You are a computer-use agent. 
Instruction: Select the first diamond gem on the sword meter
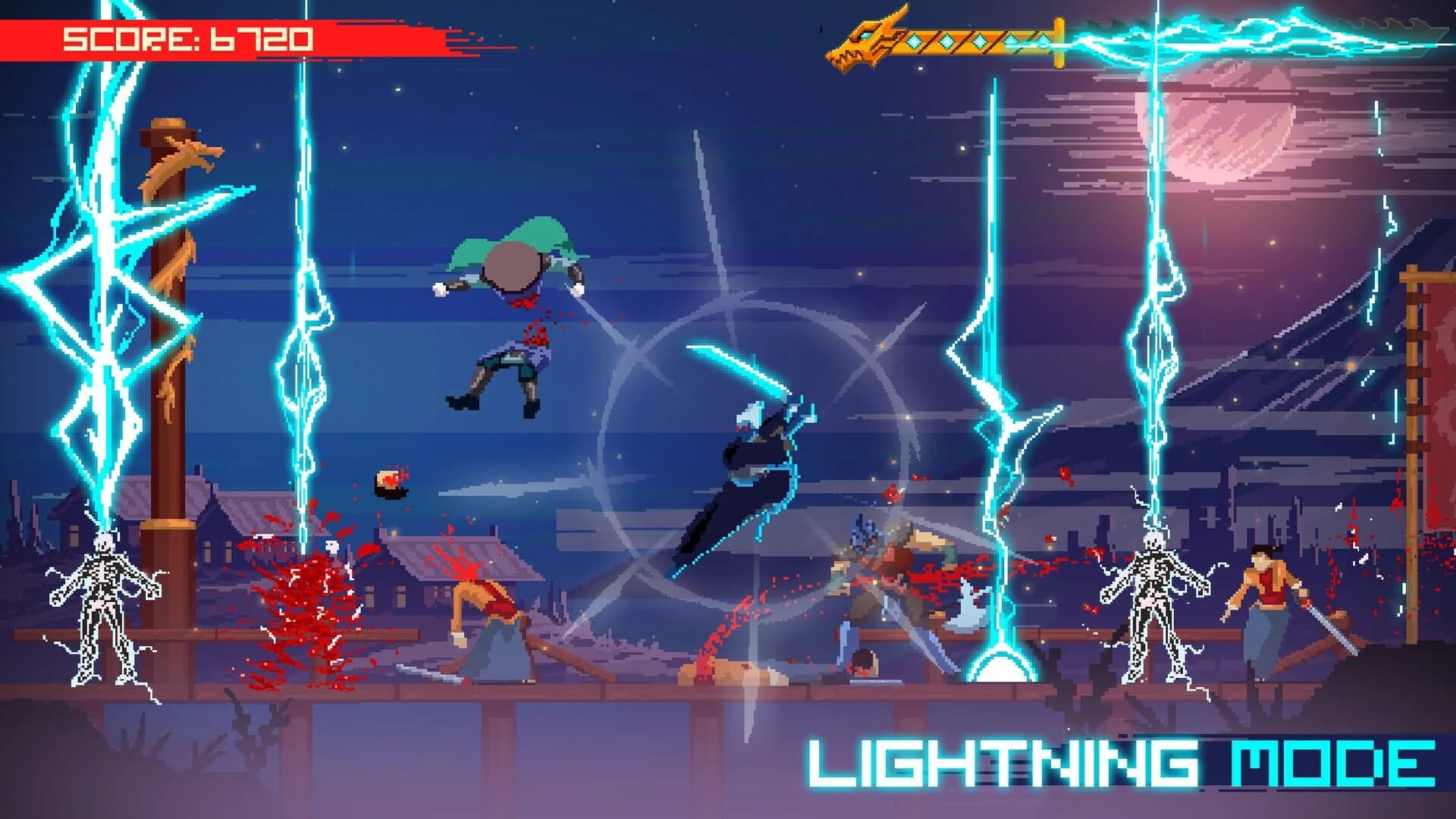point(913,42)
